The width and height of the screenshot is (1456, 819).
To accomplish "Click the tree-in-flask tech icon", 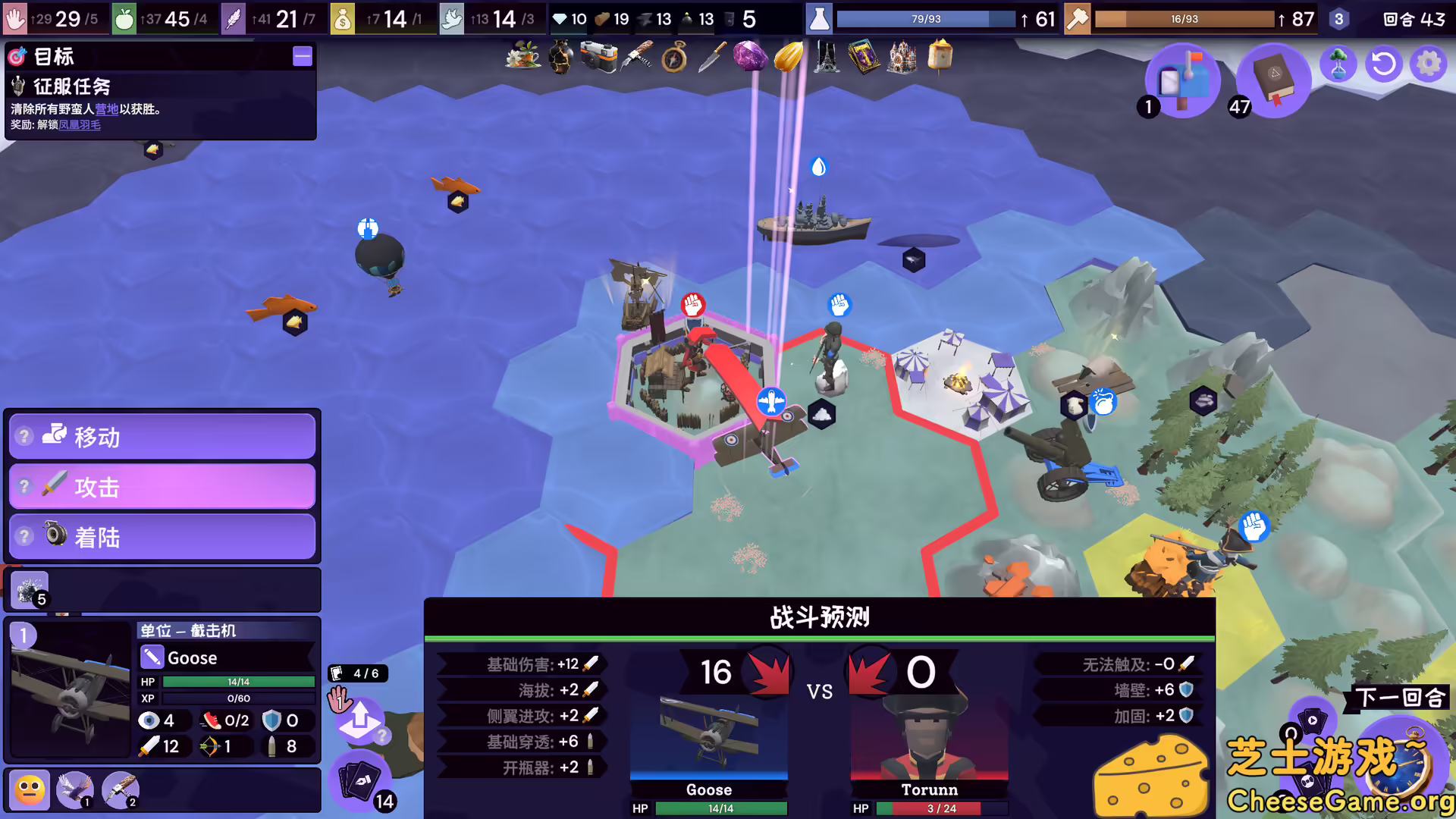I will pos(1340,64).
